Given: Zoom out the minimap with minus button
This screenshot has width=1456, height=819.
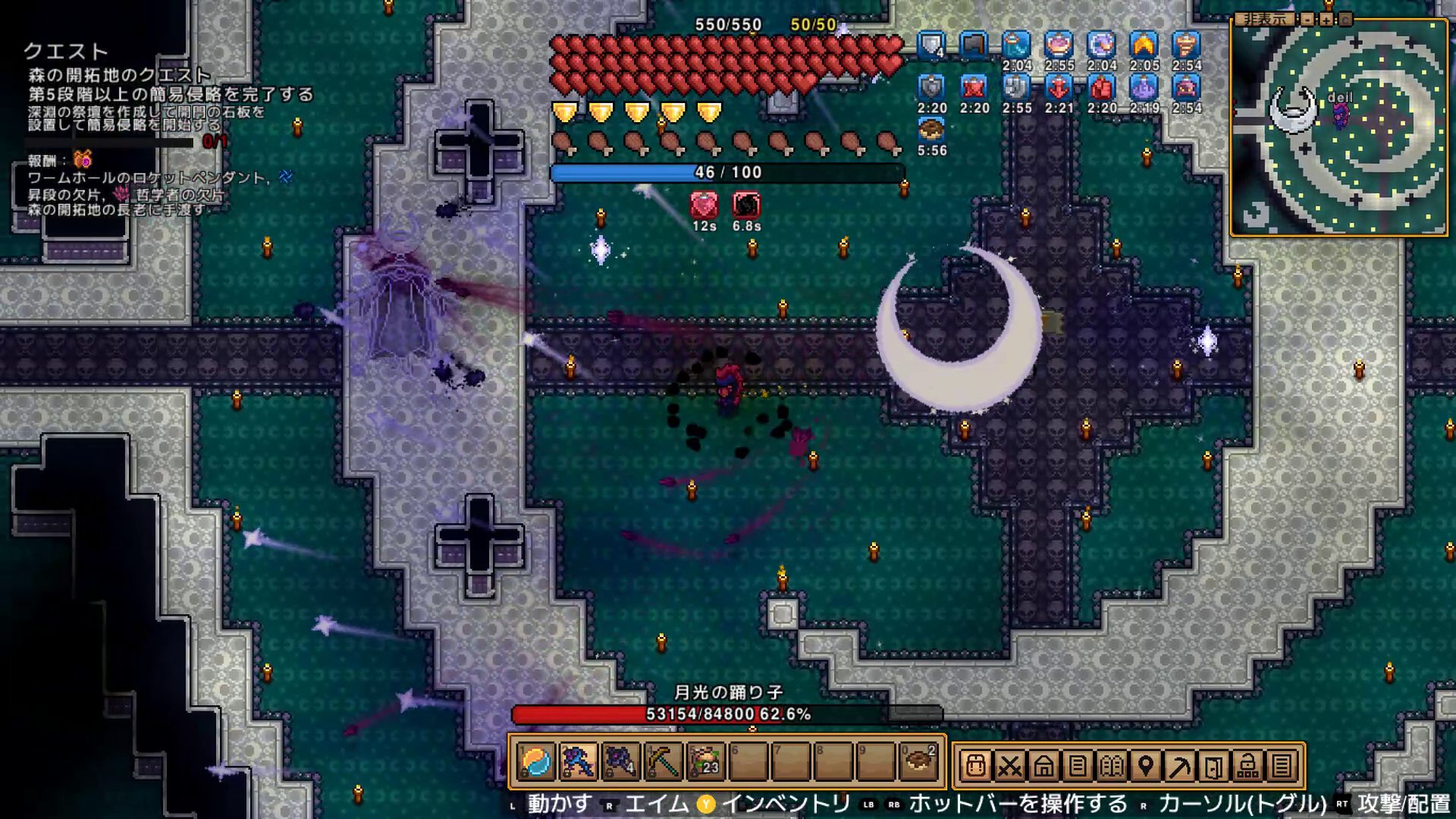Looking at the screenshot, I should click(1308, 20).
